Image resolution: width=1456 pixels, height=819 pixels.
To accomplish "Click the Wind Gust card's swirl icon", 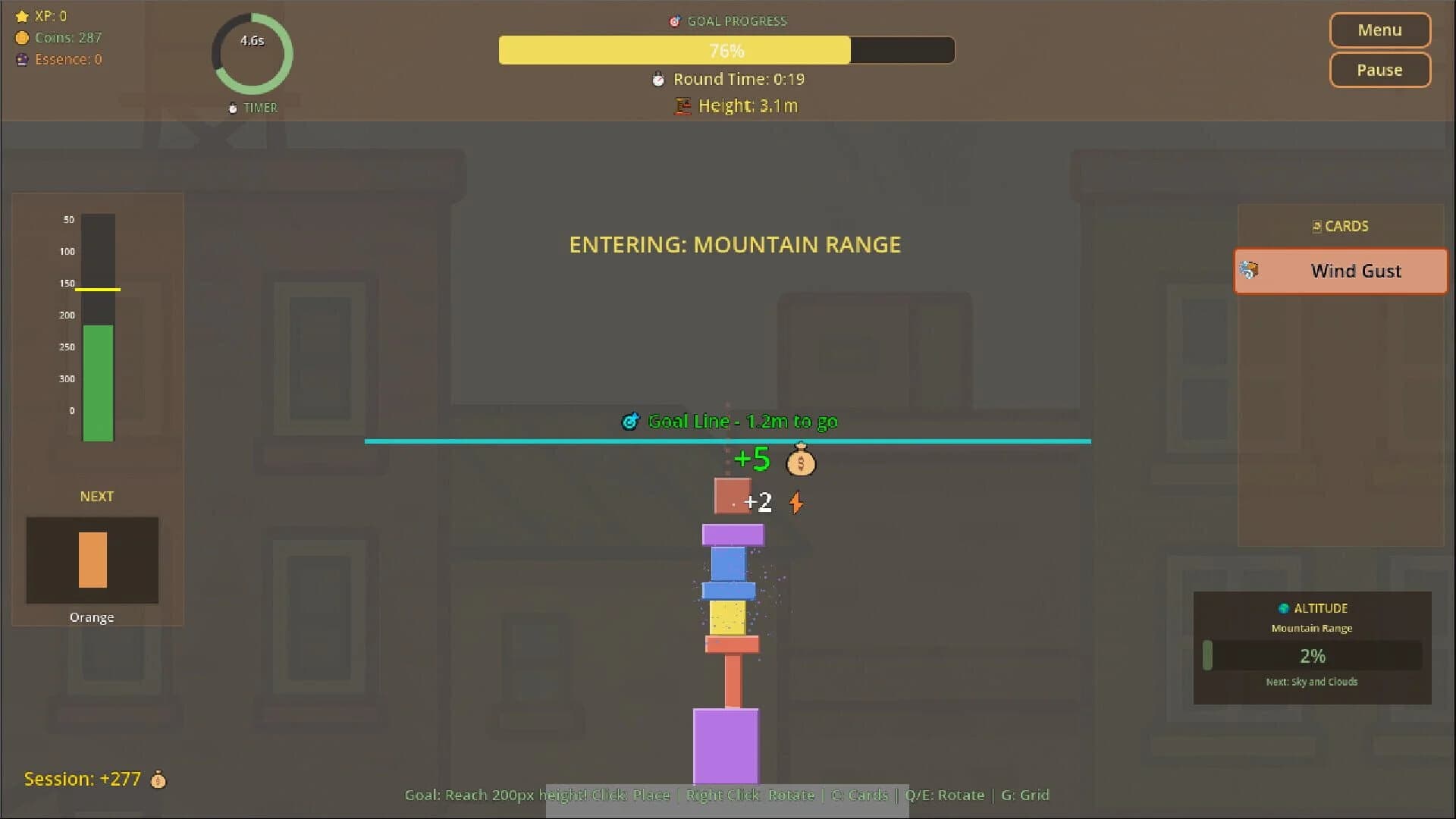I will click(x=1250, y=270).
